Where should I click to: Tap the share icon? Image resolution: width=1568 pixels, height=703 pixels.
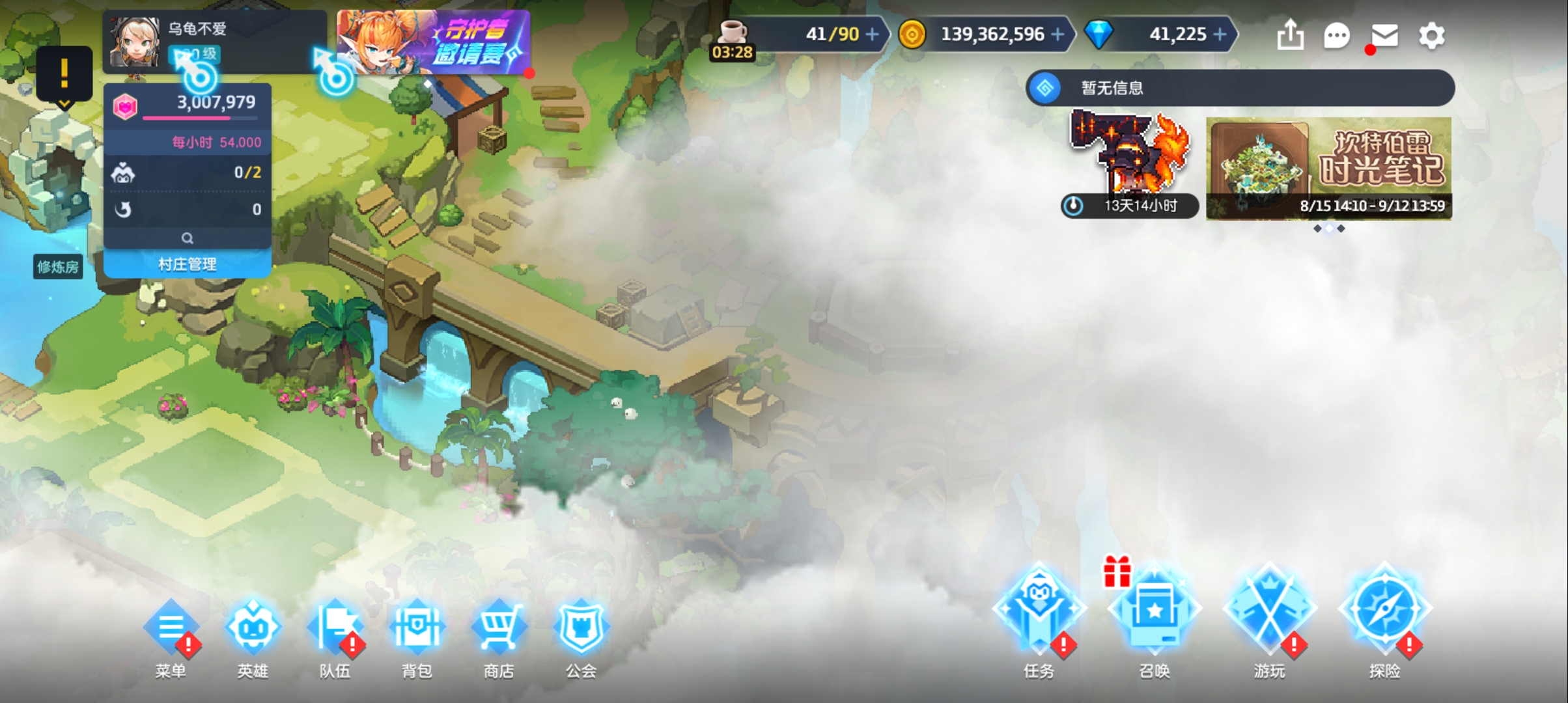[x=1290, y=35]
